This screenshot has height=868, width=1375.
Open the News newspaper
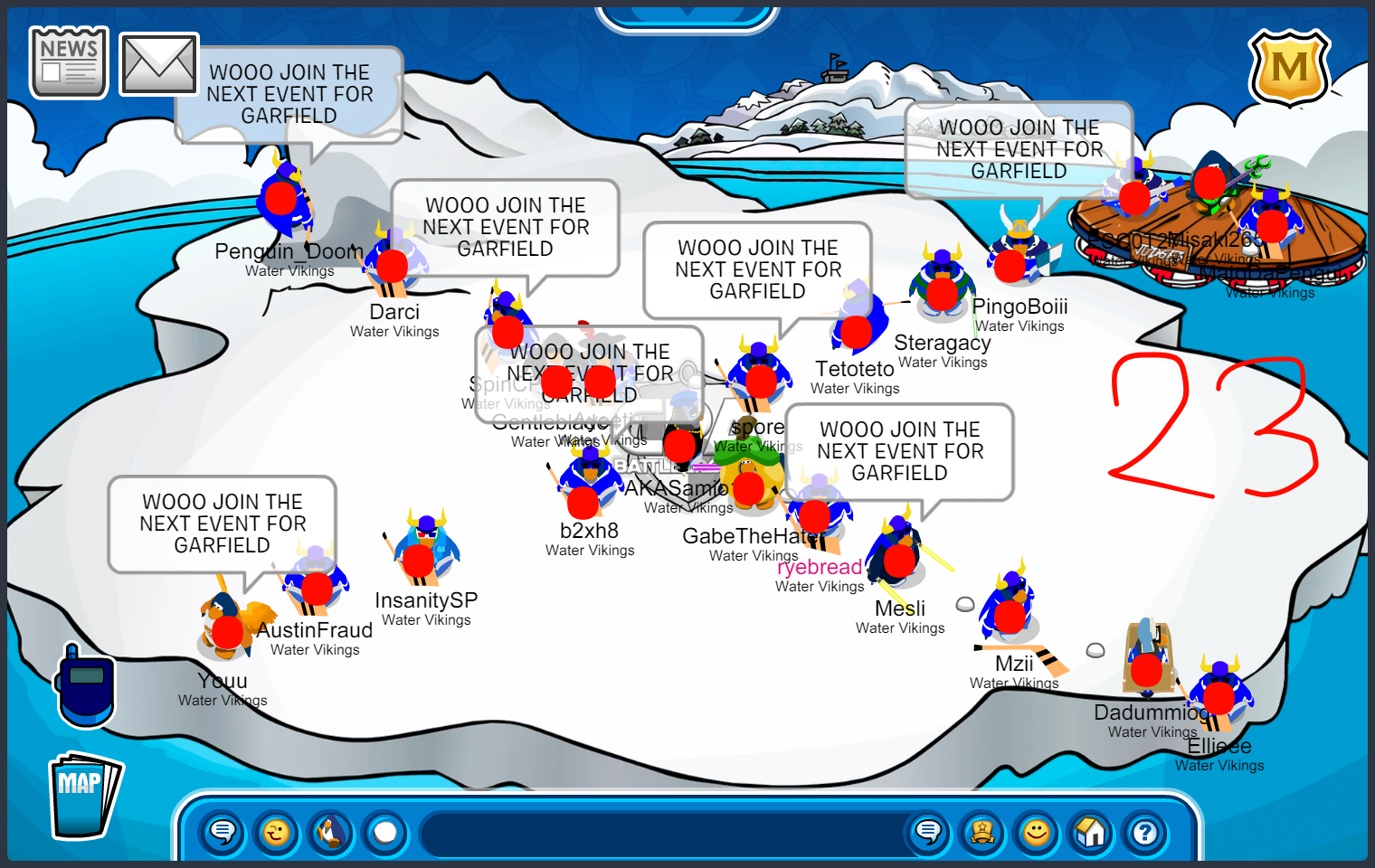tap(69, 61)
